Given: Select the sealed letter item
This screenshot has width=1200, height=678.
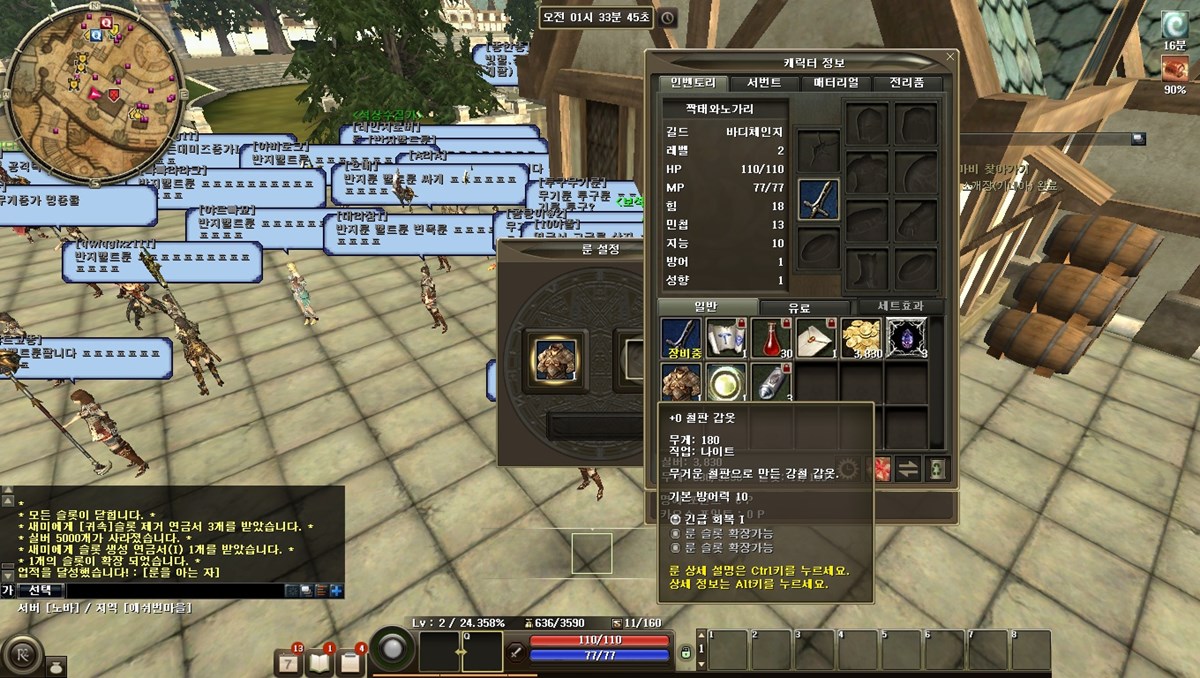Looking at the screenshot, I should tap(816, 338).
